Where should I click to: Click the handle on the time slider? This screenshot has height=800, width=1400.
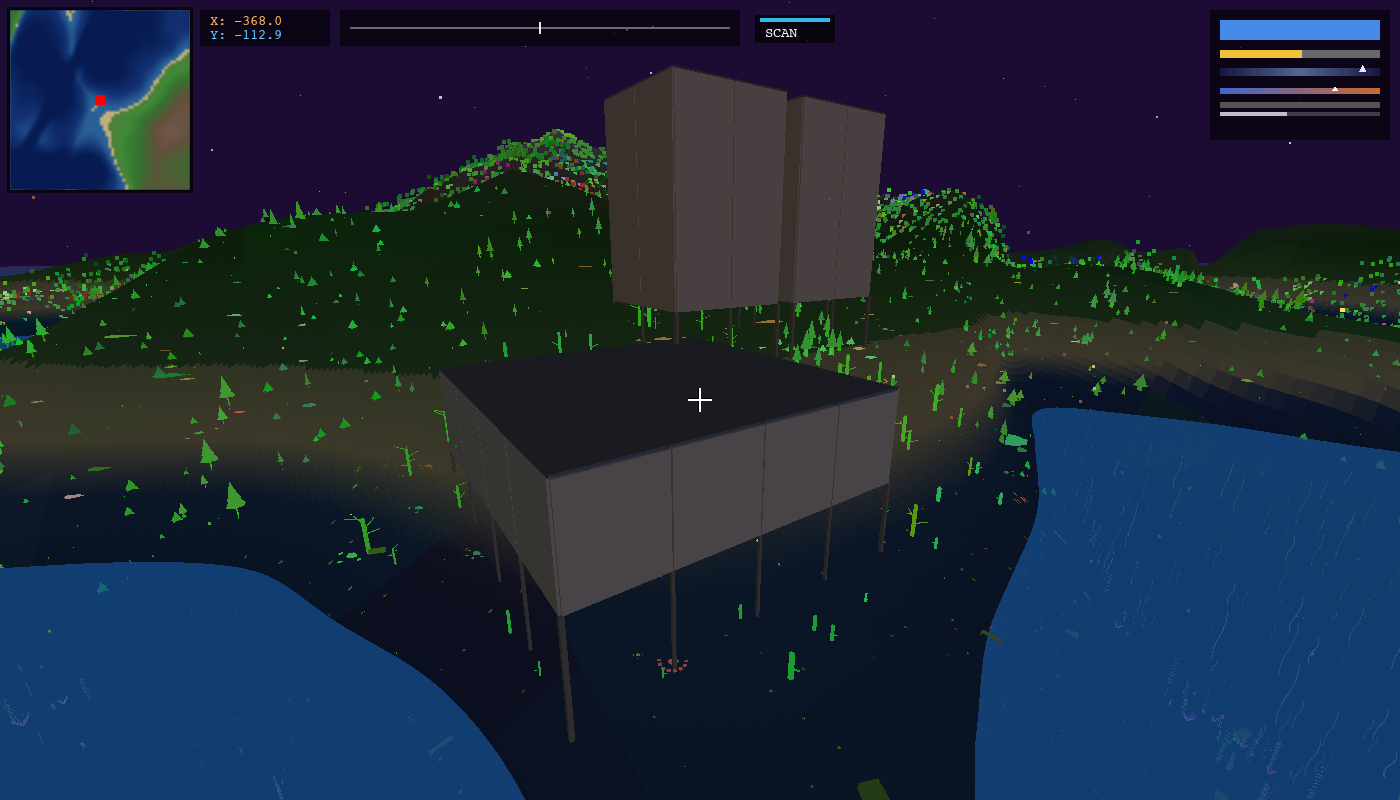click(539, 28)
